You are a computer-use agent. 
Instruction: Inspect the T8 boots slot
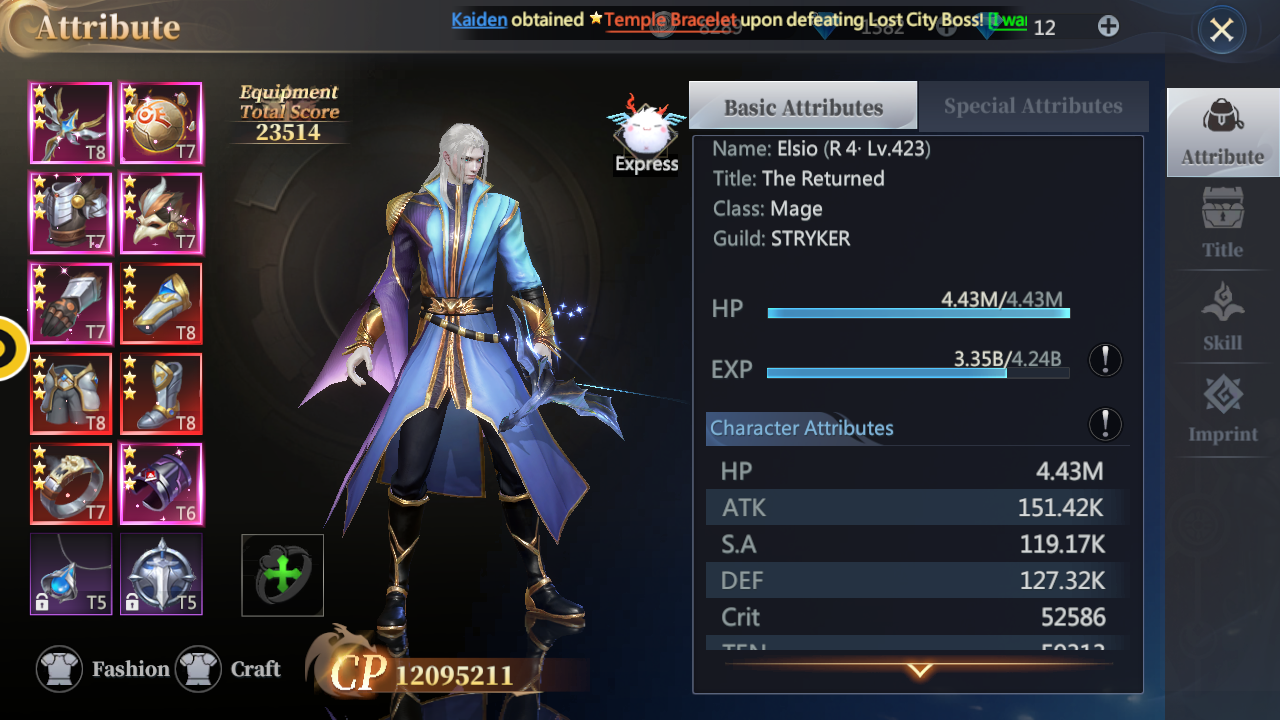pyautogui.click(x=161, y=394)
